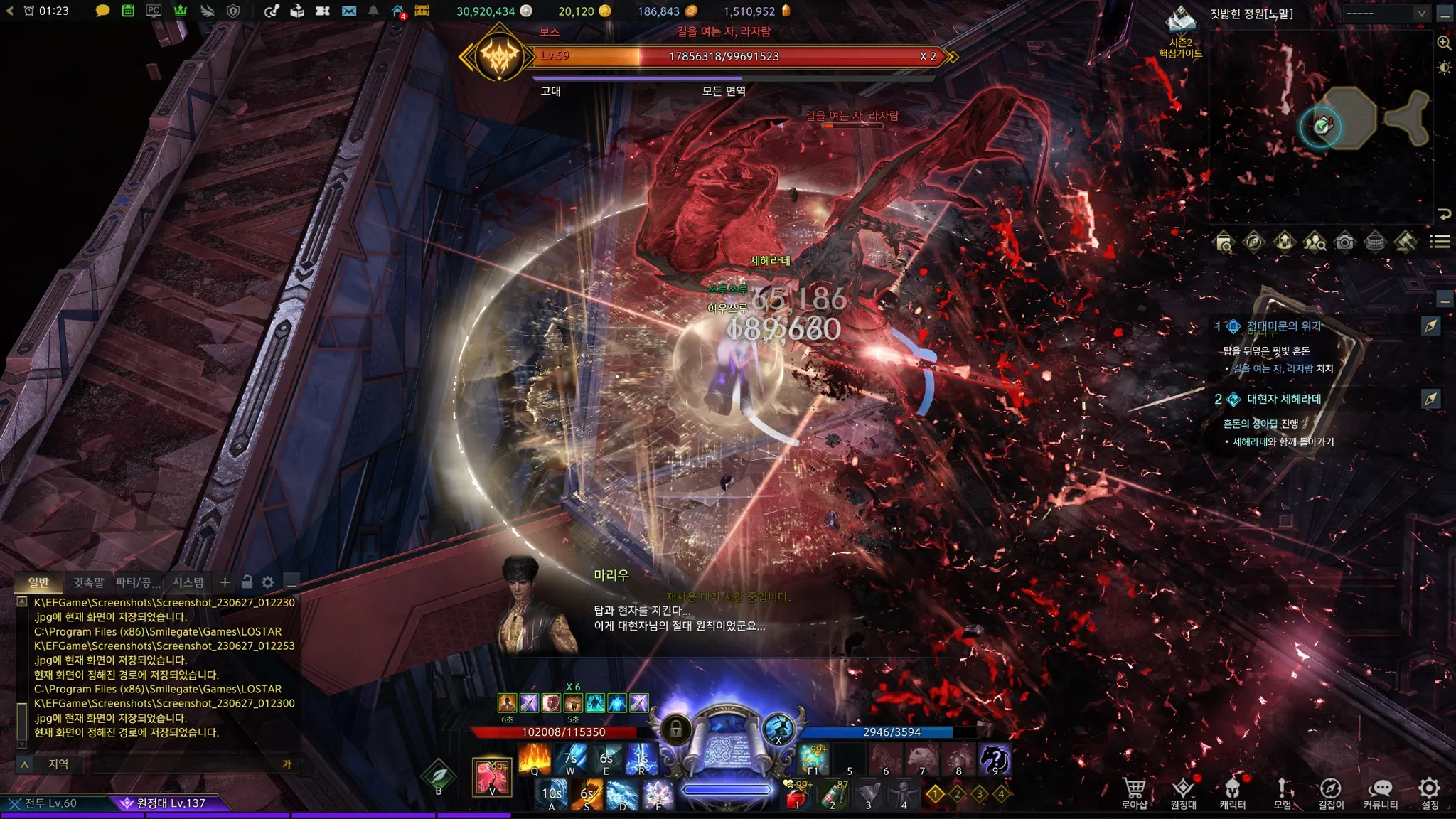Screen dimensions: 1456x819
Task: Open the 설정 settings gear menu
Action: (x=1429, y=792)
